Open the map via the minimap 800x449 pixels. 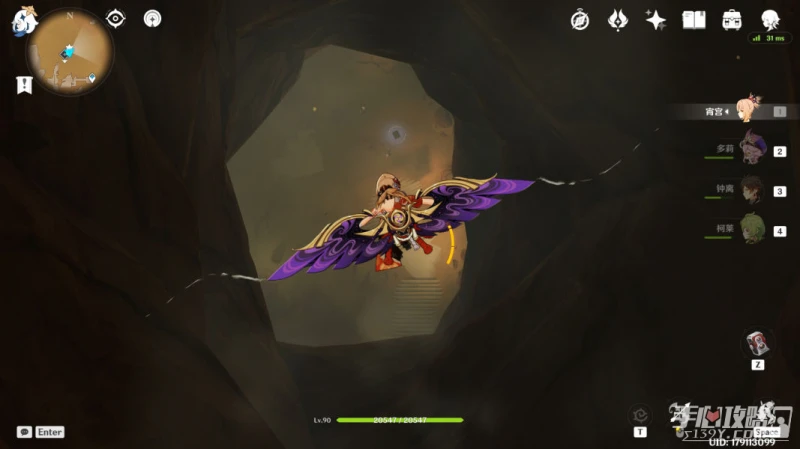tap(69, 51)
